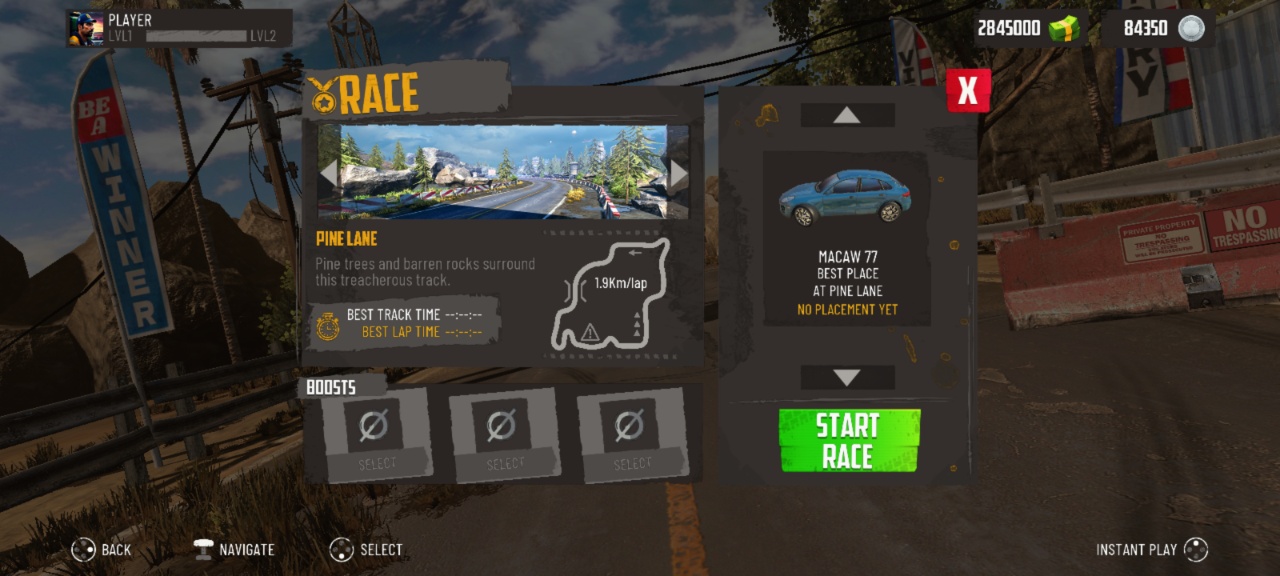Open the player profile avatar
Image resolution: width=1280 pixels, height=576 pixels.
[85, 28]
